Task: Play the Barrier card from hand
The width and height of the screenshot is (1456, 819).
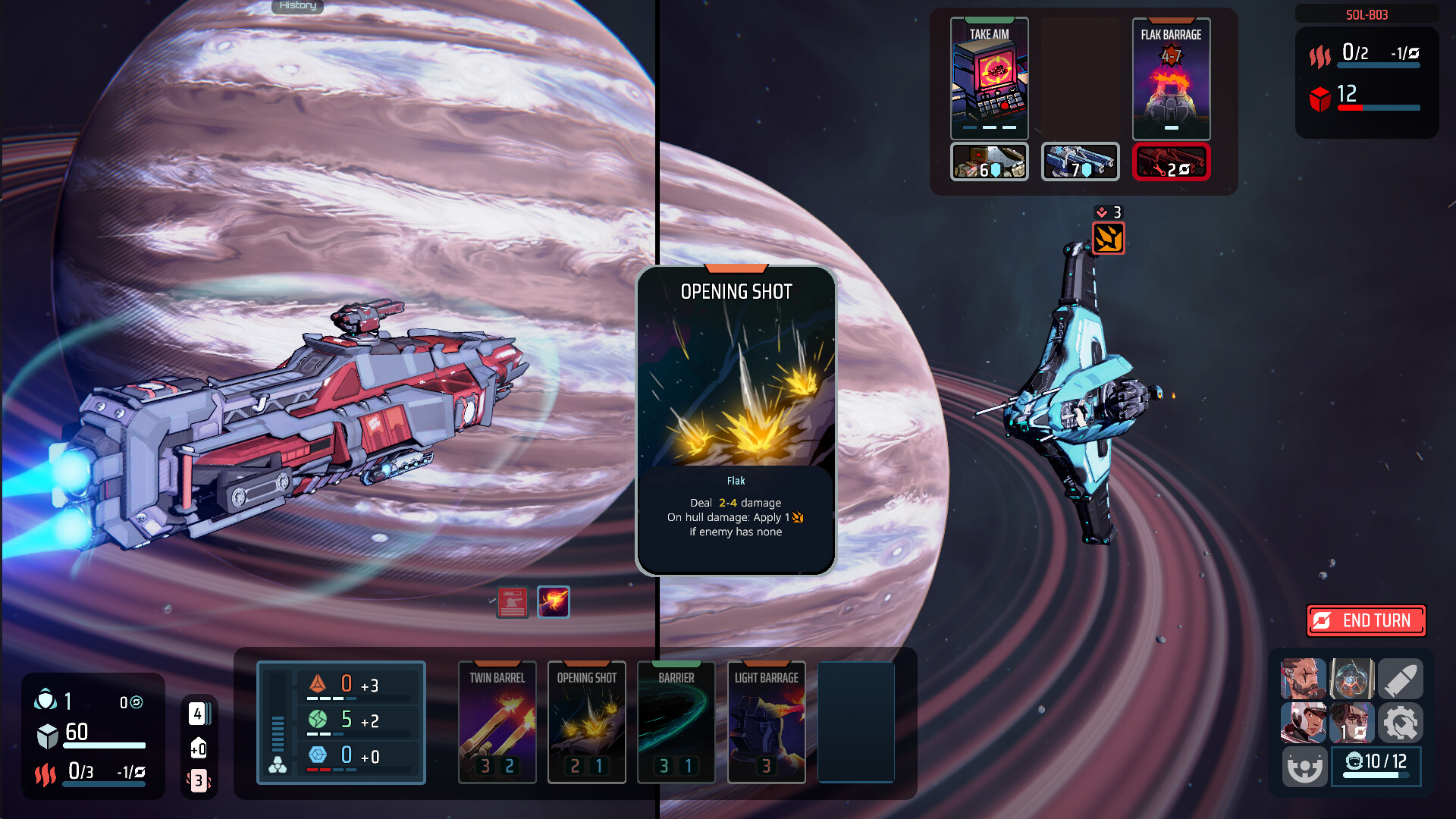Action: pos(676,722)
